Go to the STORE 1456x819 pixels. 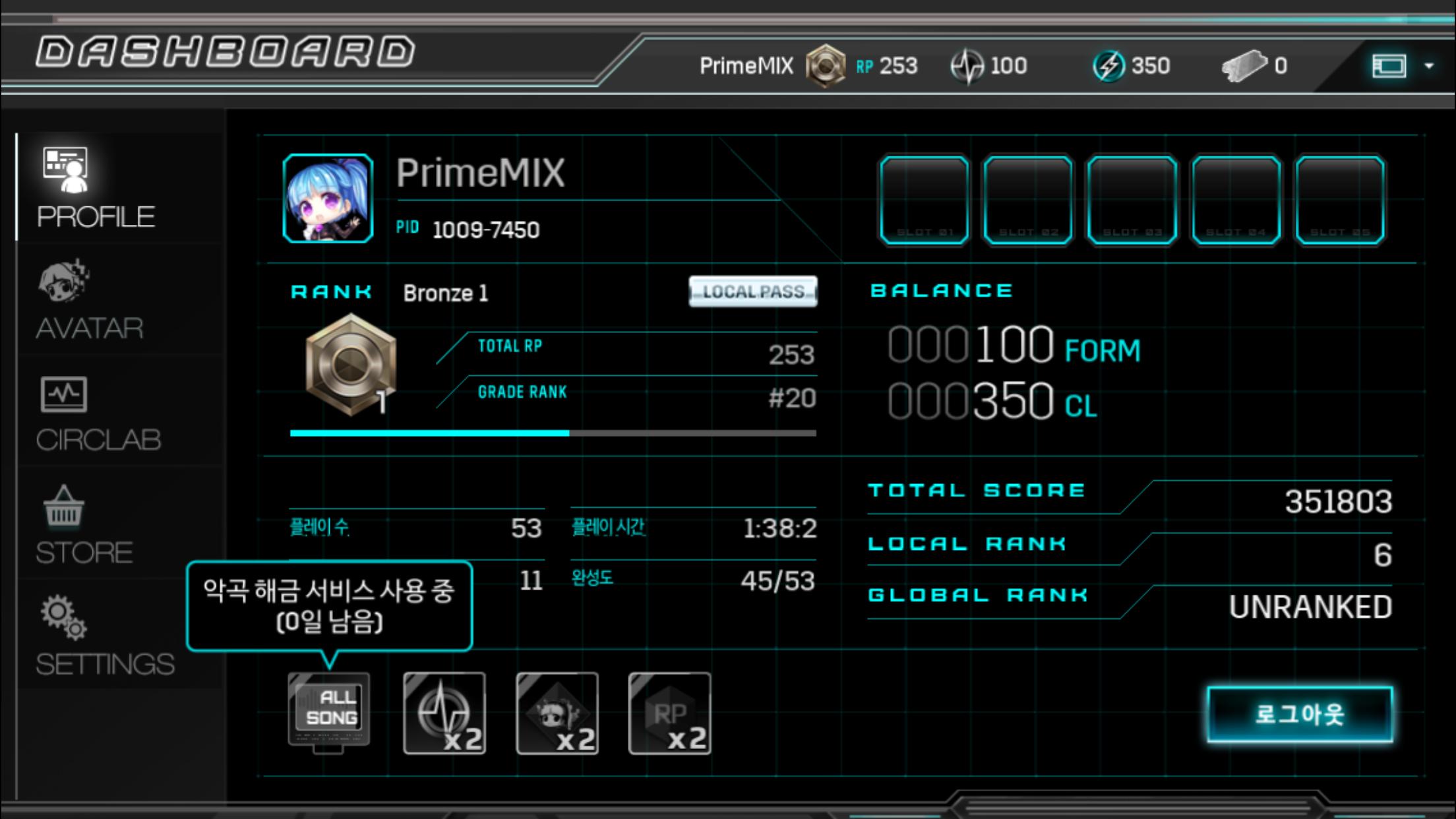click(84, 526)
